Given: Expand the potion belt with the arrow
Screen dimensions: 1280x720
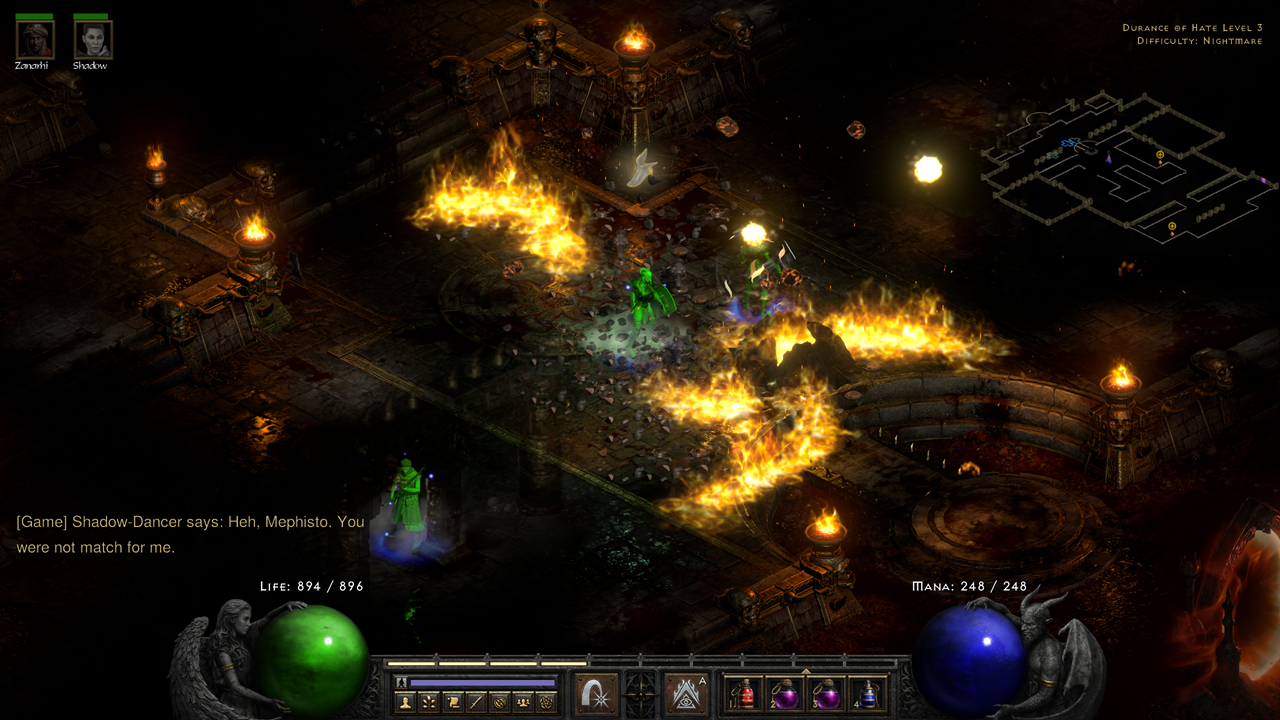Looking at the screenshot, I should pos(805,671).
